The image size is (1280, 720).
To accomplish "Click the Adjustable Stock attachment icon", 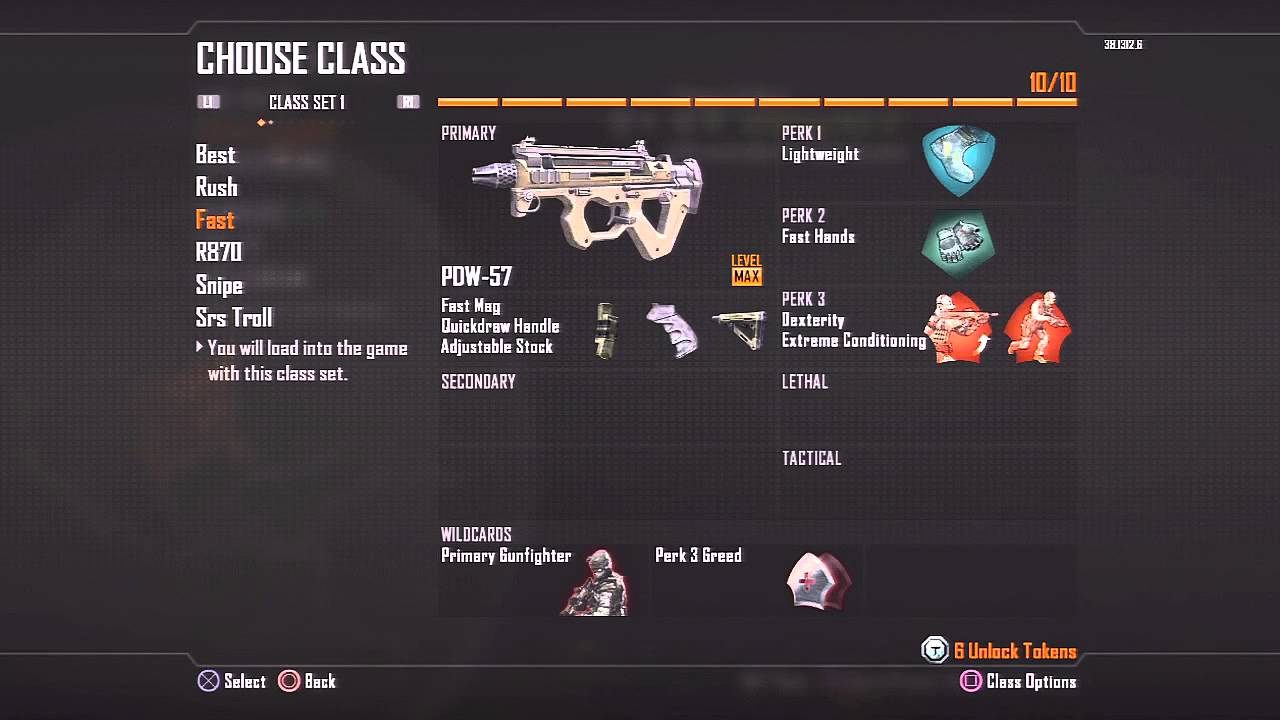I will 740,330.
